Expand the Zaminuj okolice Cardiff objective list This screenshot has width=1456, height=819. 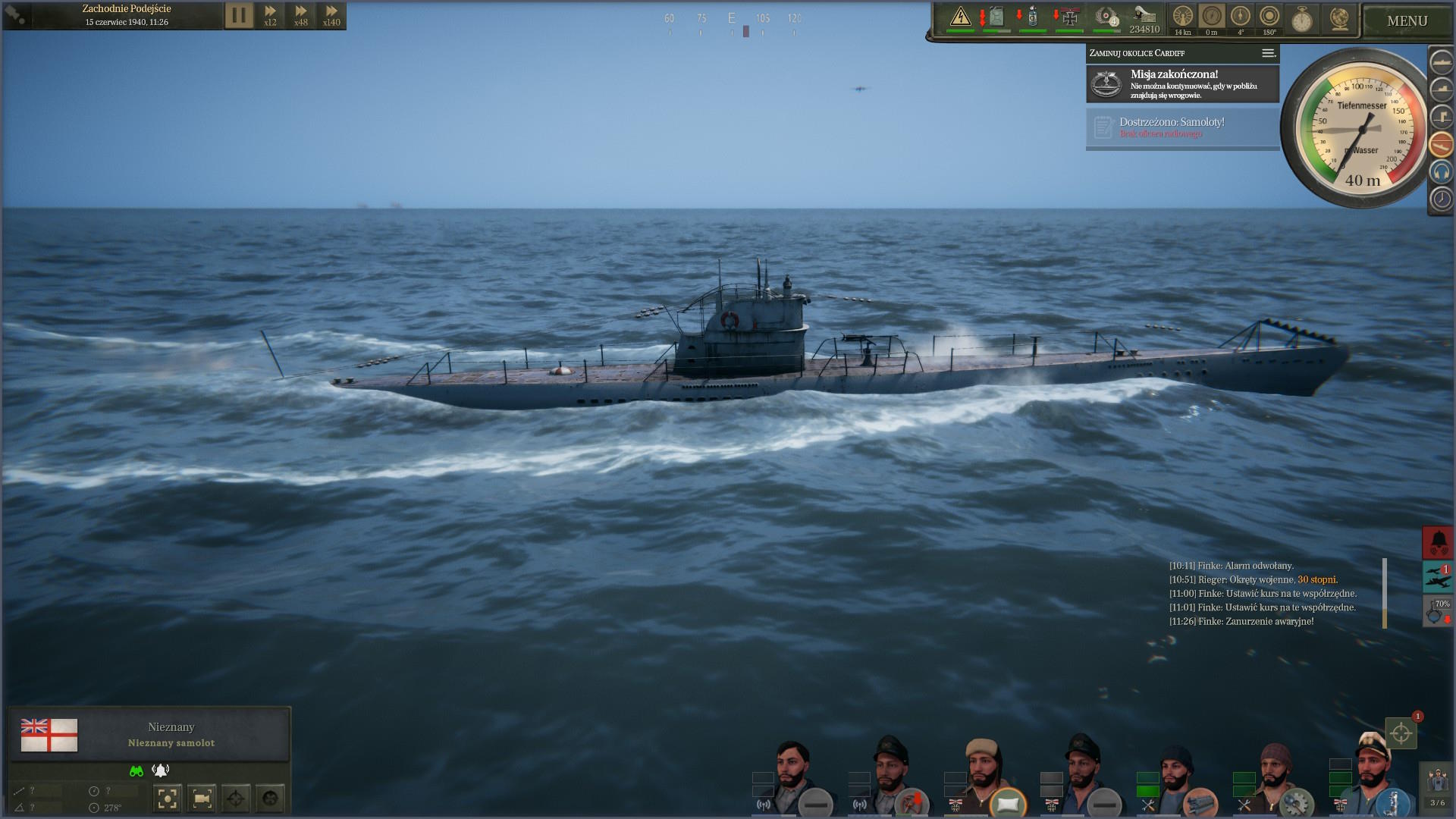(x=1268, y=53)
